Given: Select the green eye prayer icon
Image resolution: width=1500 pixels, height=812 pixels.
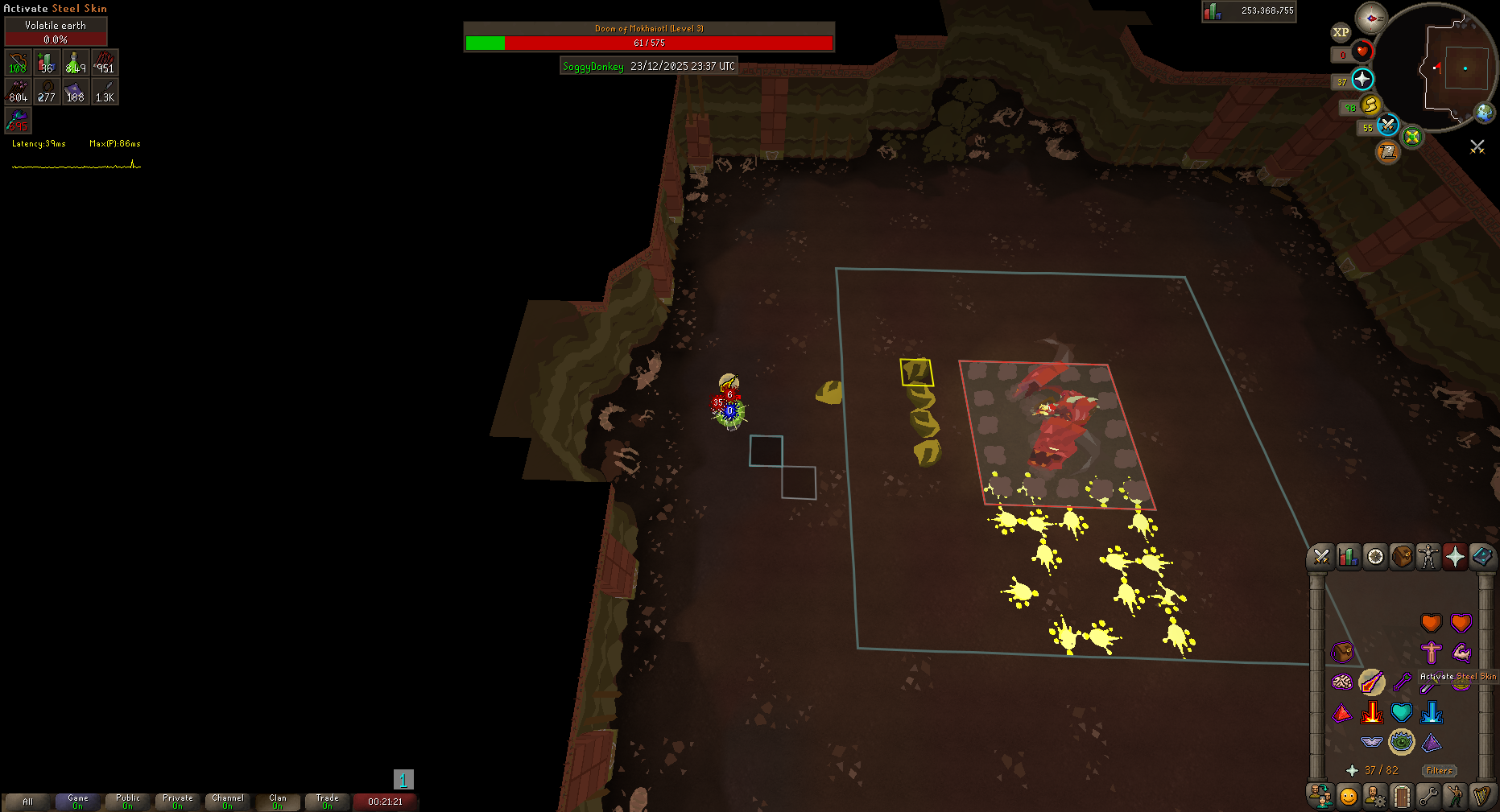Looking at the screenshot, I should coord(1402,741).
